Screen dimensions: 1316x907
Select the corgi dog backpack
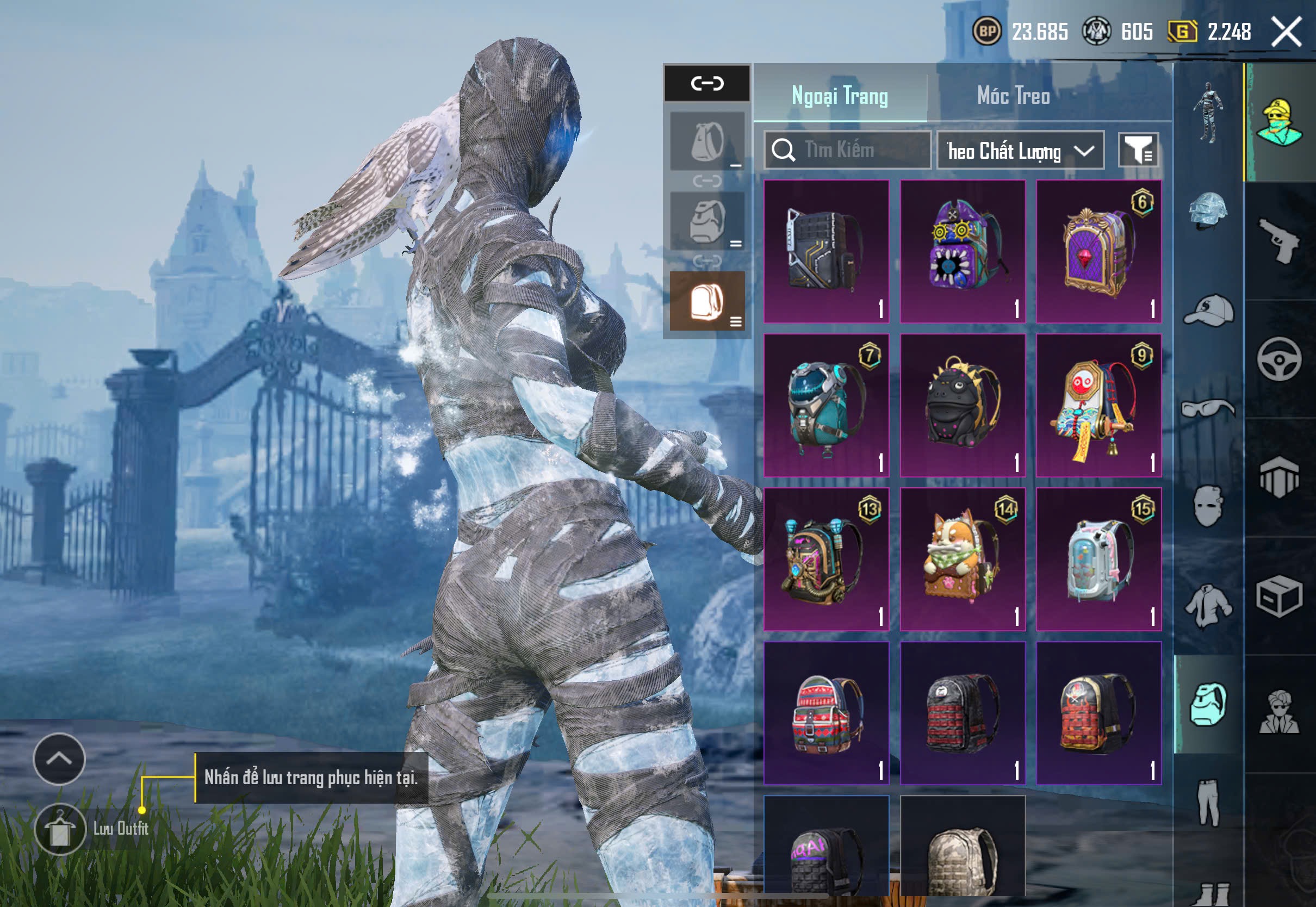(963, 559)
